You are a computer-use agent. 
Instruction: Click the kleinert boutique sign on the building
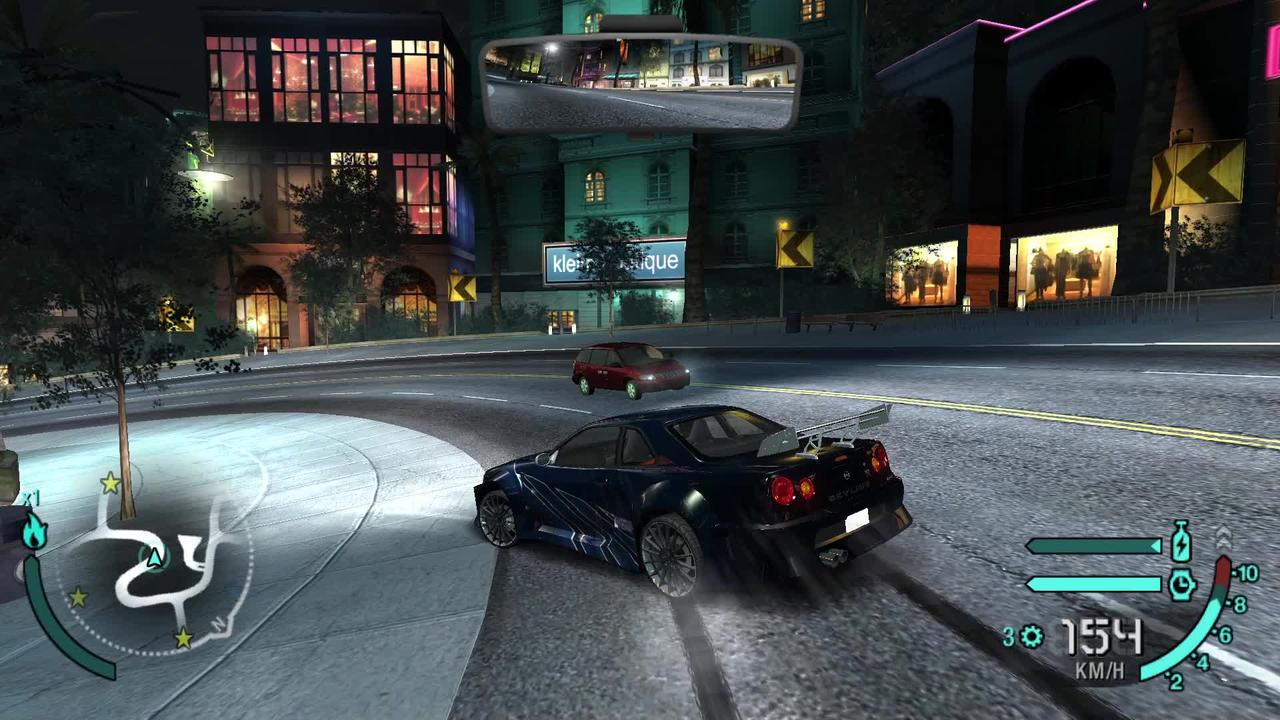[616, 262]
